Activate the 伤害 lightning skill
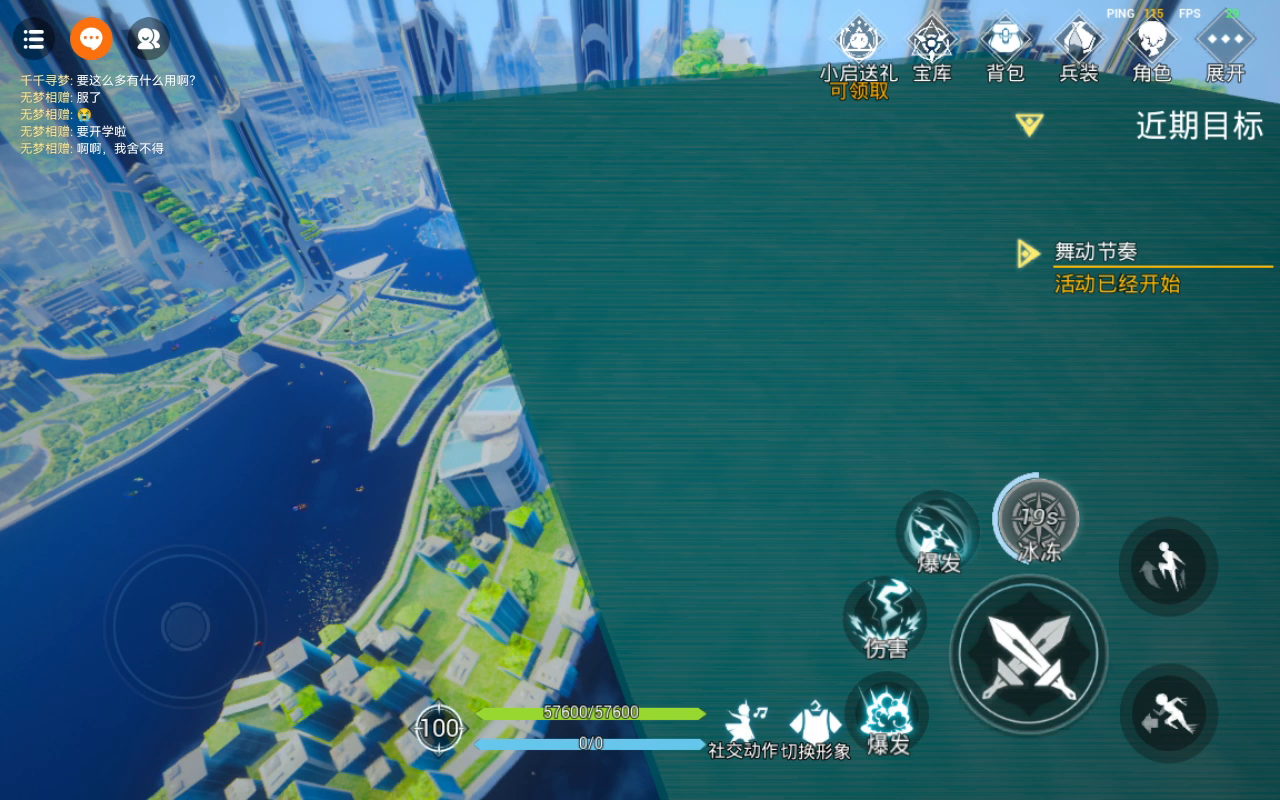Screen dimensions: 1280x800 885,618
